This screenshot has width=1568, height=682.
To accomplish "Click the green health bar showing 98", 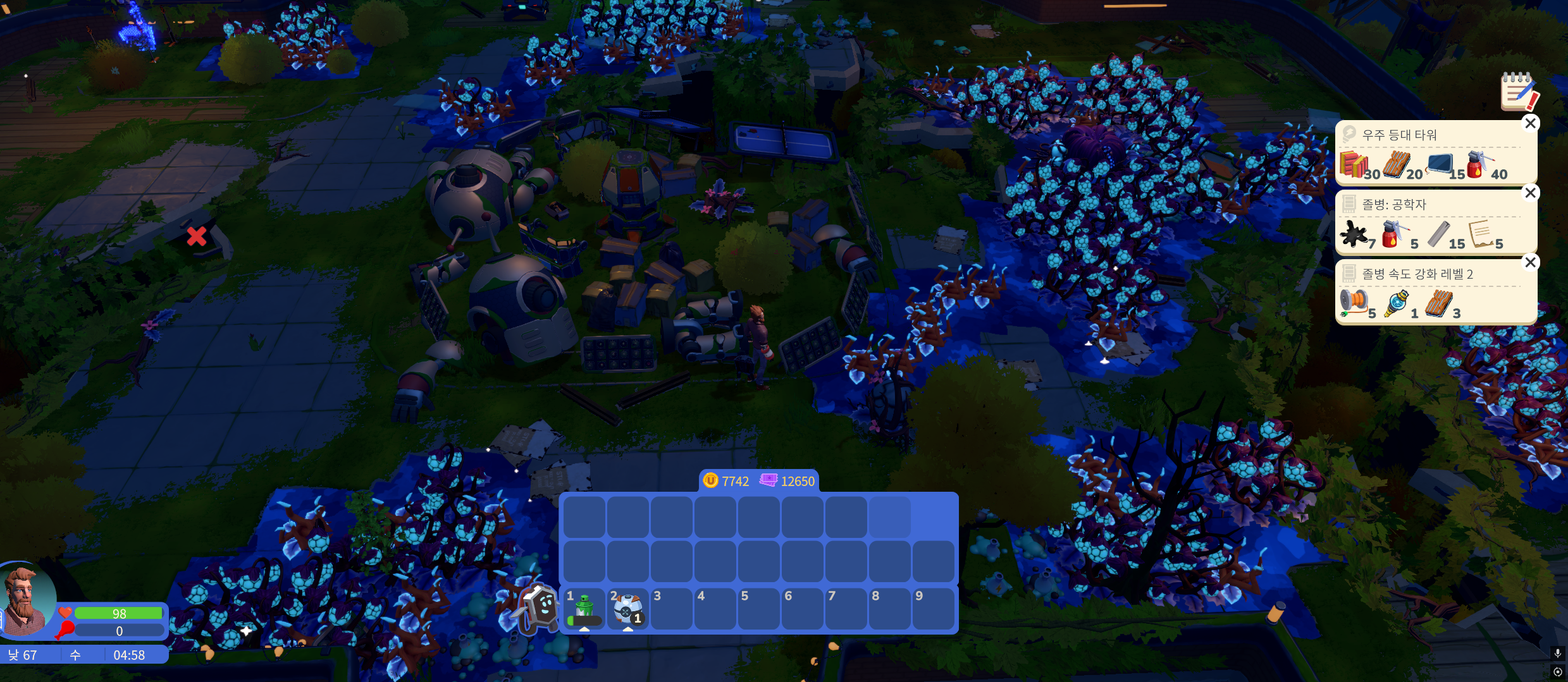I will click(x=120, y=613).
